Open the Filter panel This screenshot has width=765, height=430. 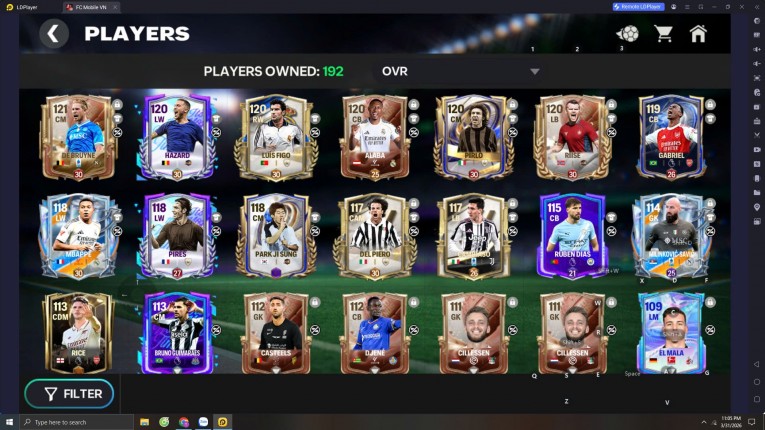69,394
